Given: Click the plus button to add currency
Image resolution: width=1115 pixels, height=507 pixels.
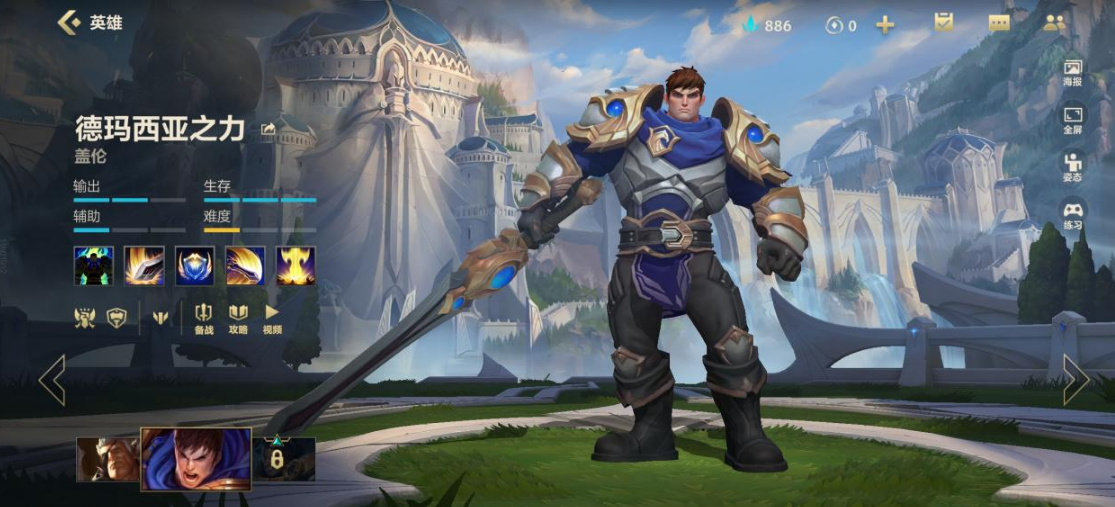Looking at the screenshot, I should [885, 25].
